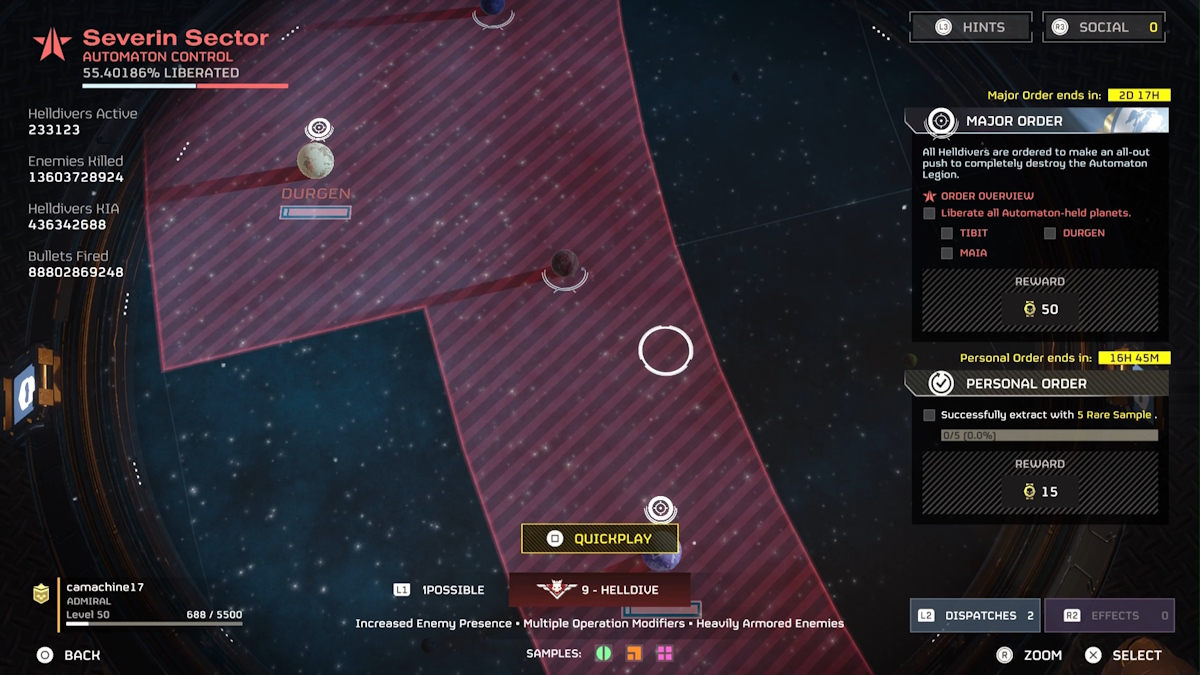Viewport: 1200px width, 675px height.
Task: Go back with the Back button
Action: (69, 655)
